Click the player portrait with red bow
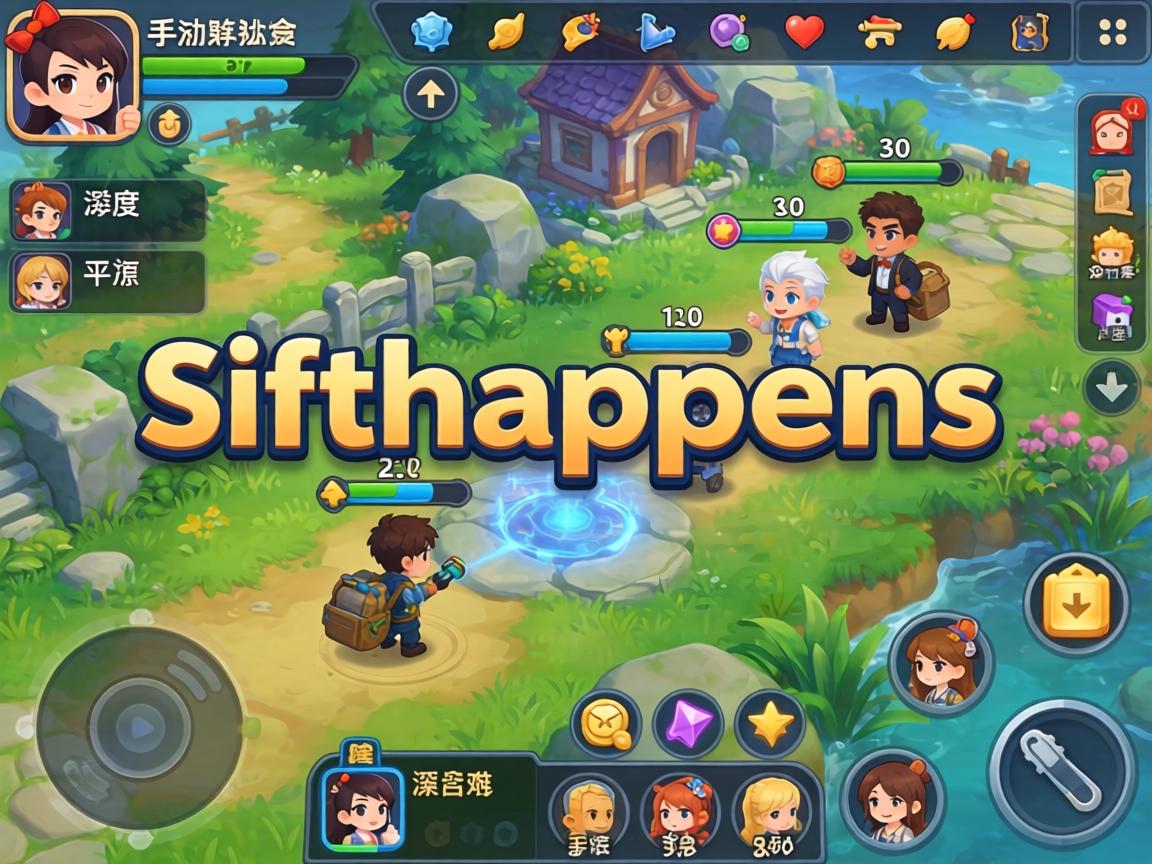 pyautogui.click(x=70, y=76)
